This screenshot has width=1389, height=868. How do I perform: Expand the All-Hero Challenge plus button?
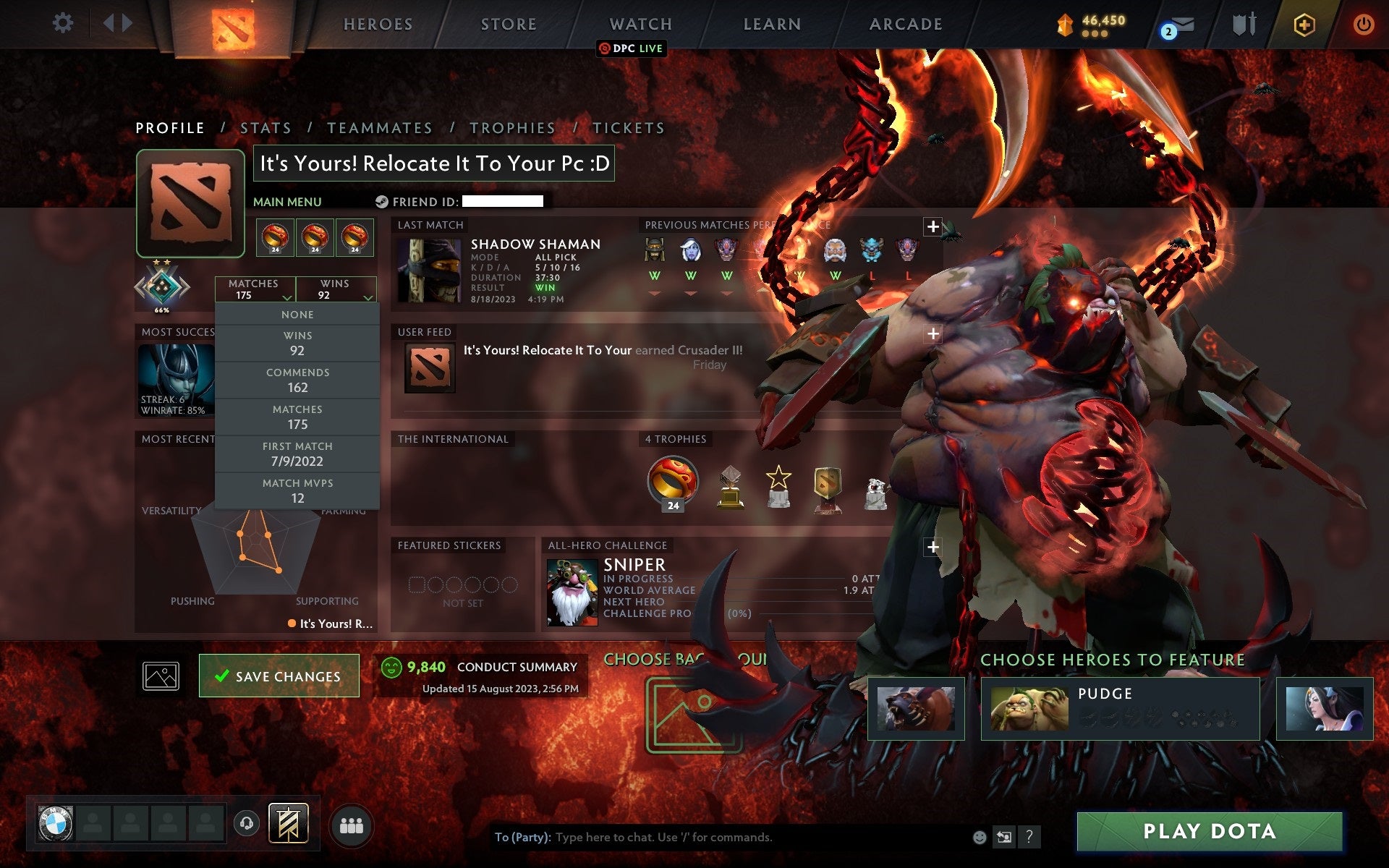(933, 548)
